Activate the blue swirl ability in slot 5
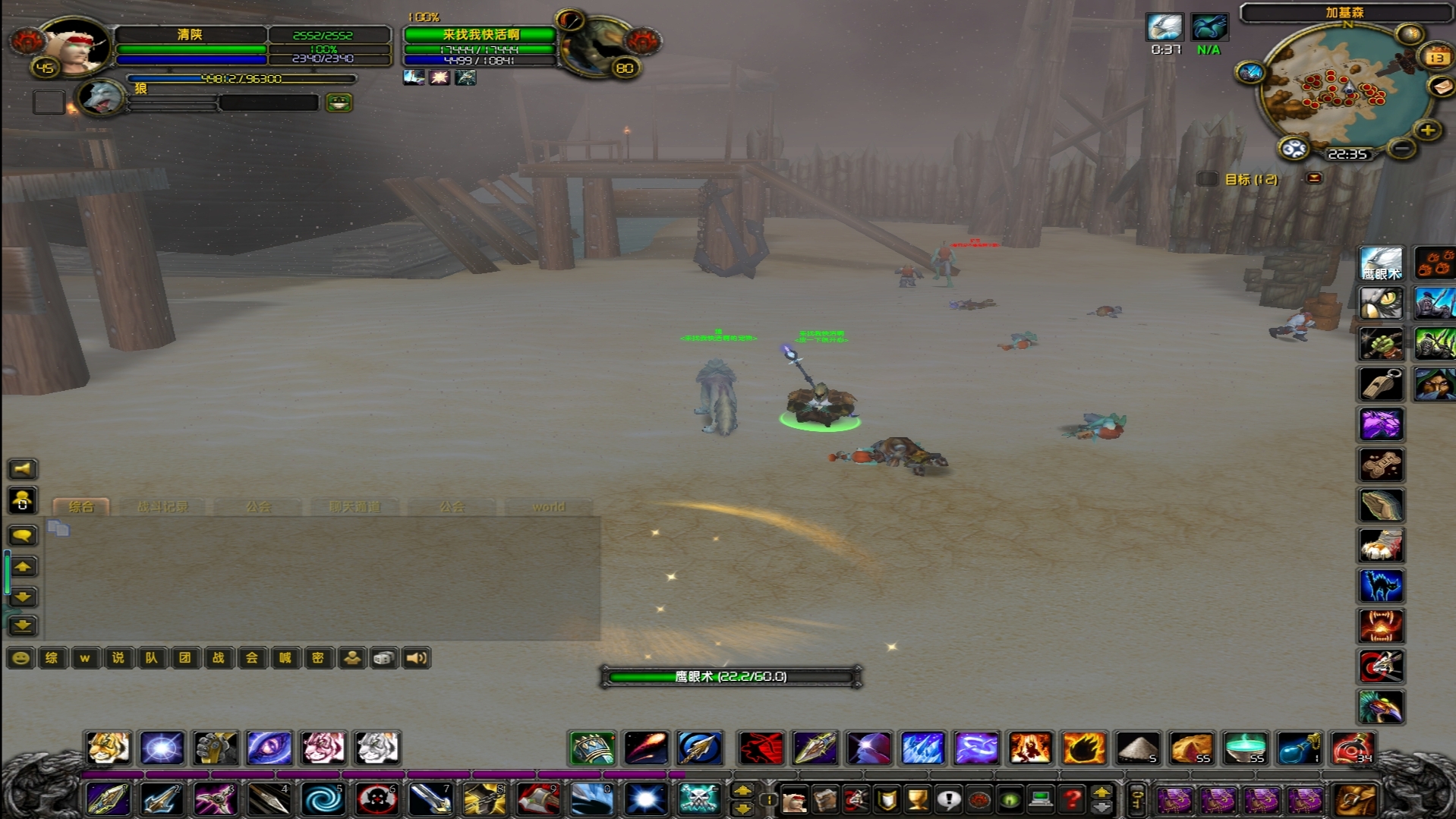This screenshot has width=1456, height=819. pyautogui.click(x=323, y=799)
